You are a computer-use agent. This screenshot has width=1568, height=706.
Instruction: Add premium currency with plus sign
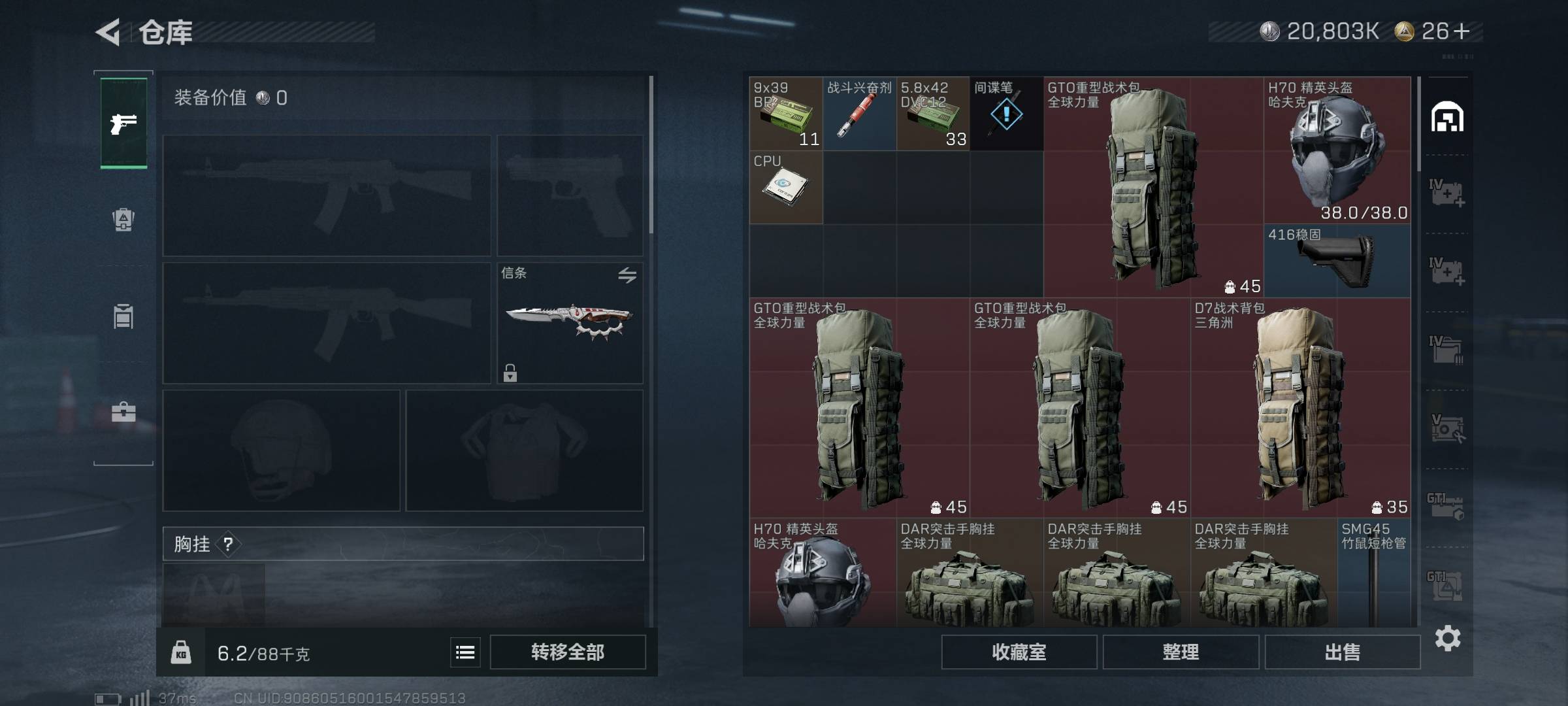coord(1462,31)
